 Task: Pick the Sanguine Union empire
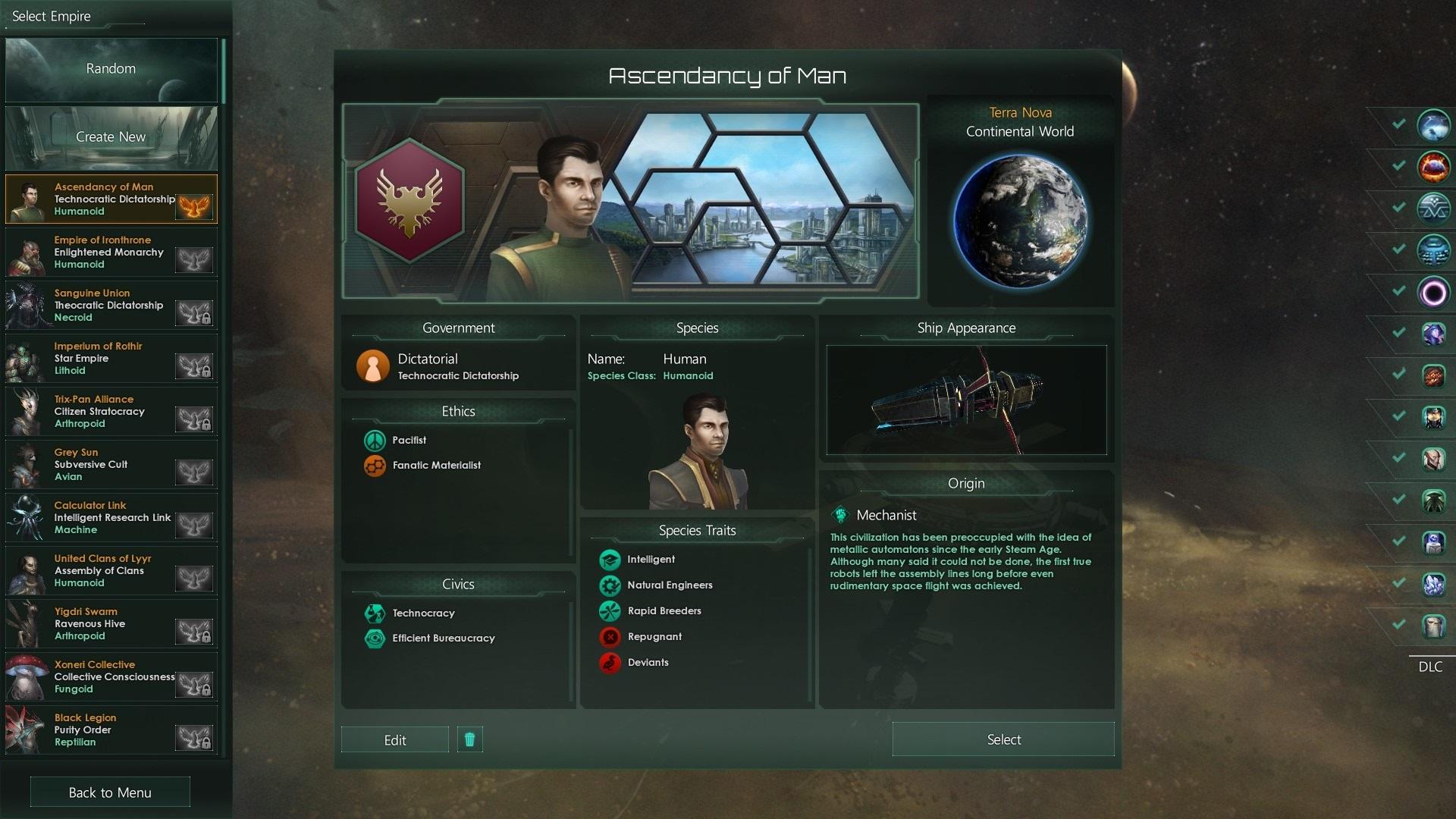pyautogui.click(x=111, y=305)
